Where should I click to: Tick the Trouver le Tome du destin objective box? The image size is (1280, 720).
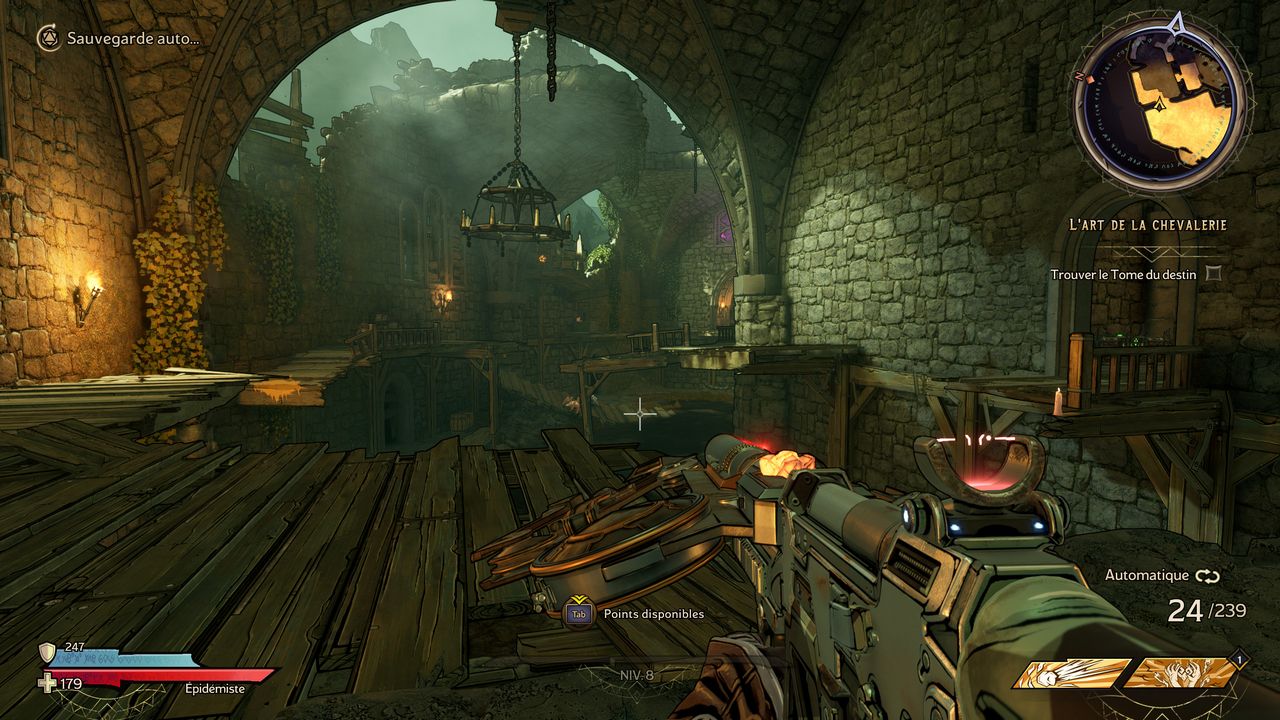click(x=1213, y=273)
